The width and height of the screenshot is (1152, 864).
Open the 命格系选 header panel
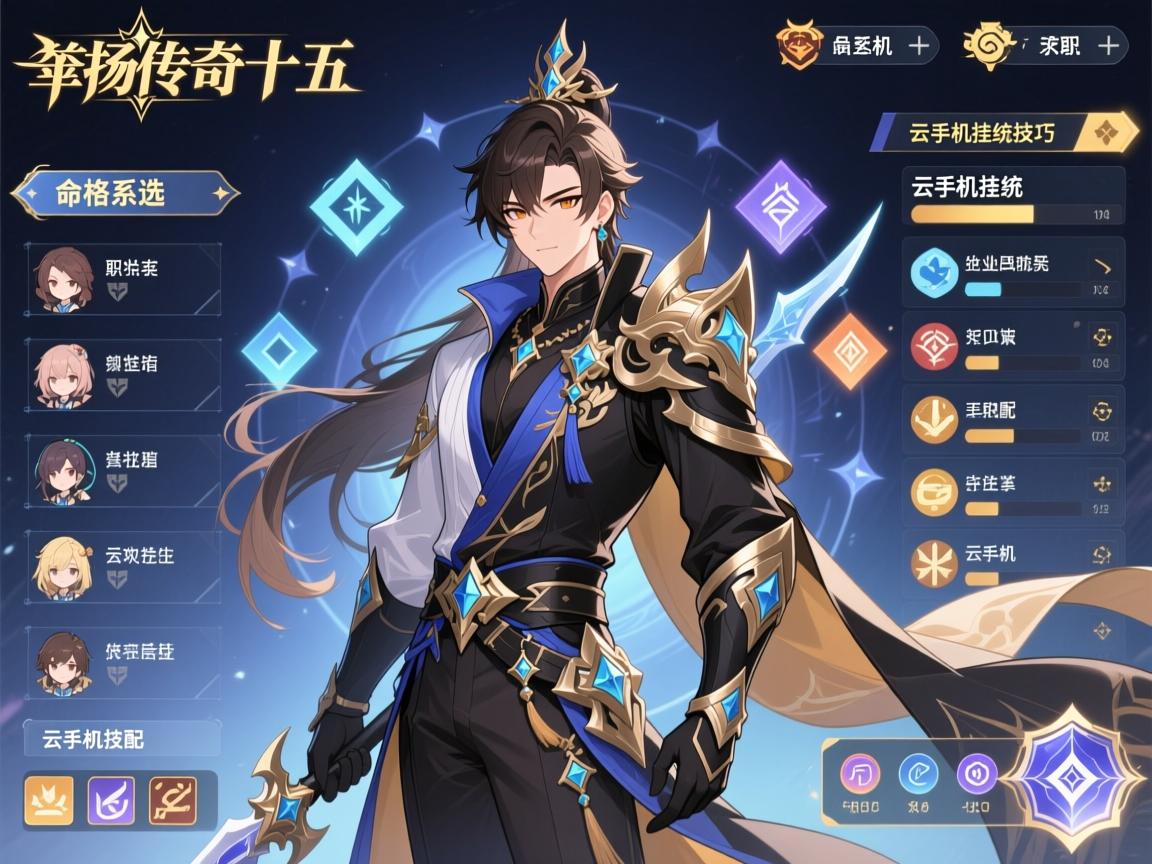[x=124, y=193]
